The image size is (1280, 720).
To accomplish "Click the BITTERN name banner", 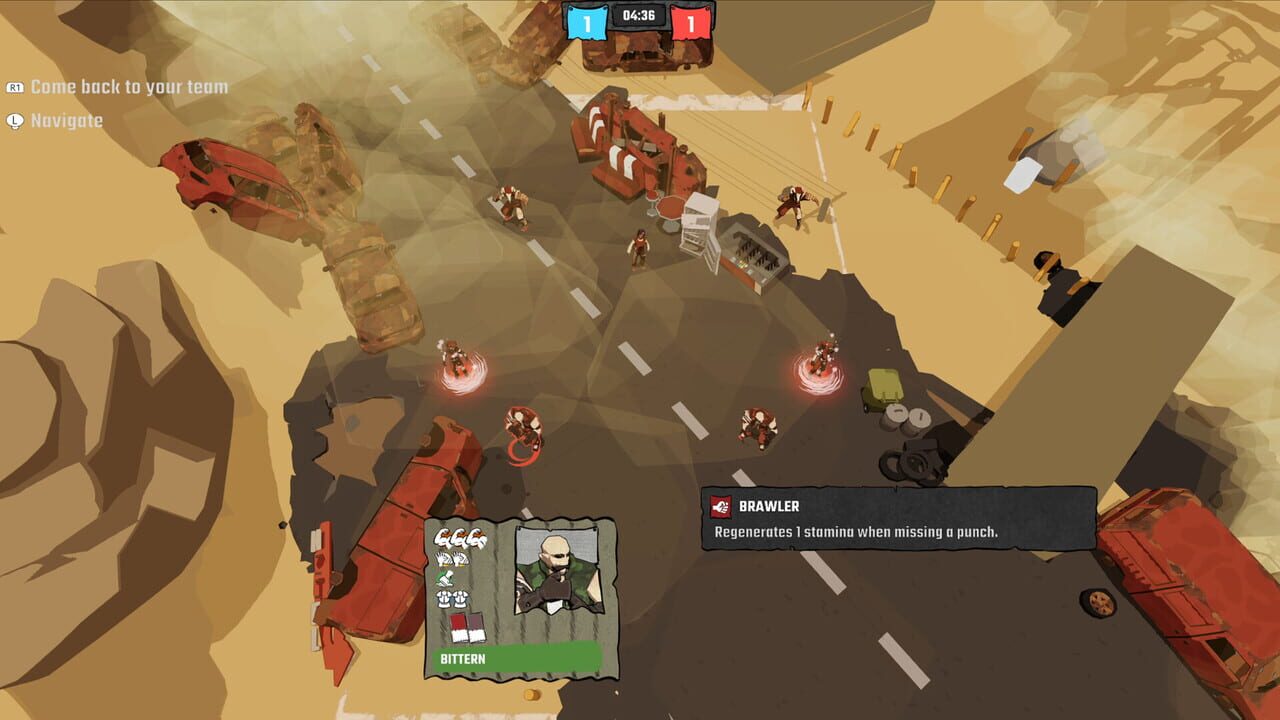I will click(x=462, y=659).
